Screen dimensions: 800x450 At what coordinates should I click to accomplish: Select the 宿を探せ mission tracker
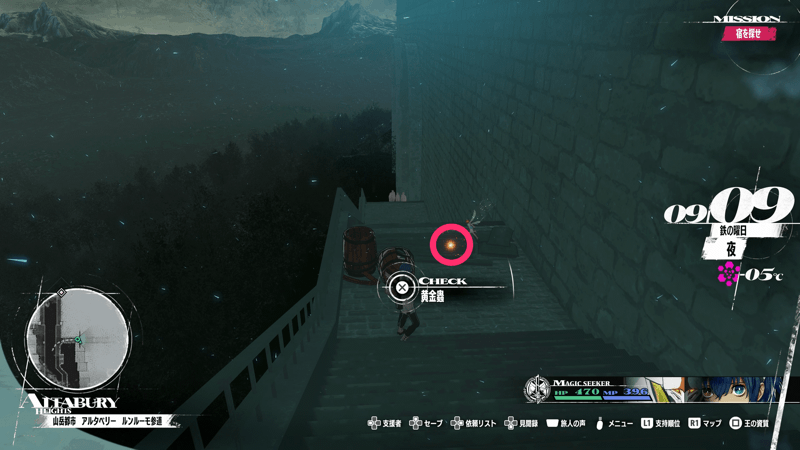(x=749, y=33)
